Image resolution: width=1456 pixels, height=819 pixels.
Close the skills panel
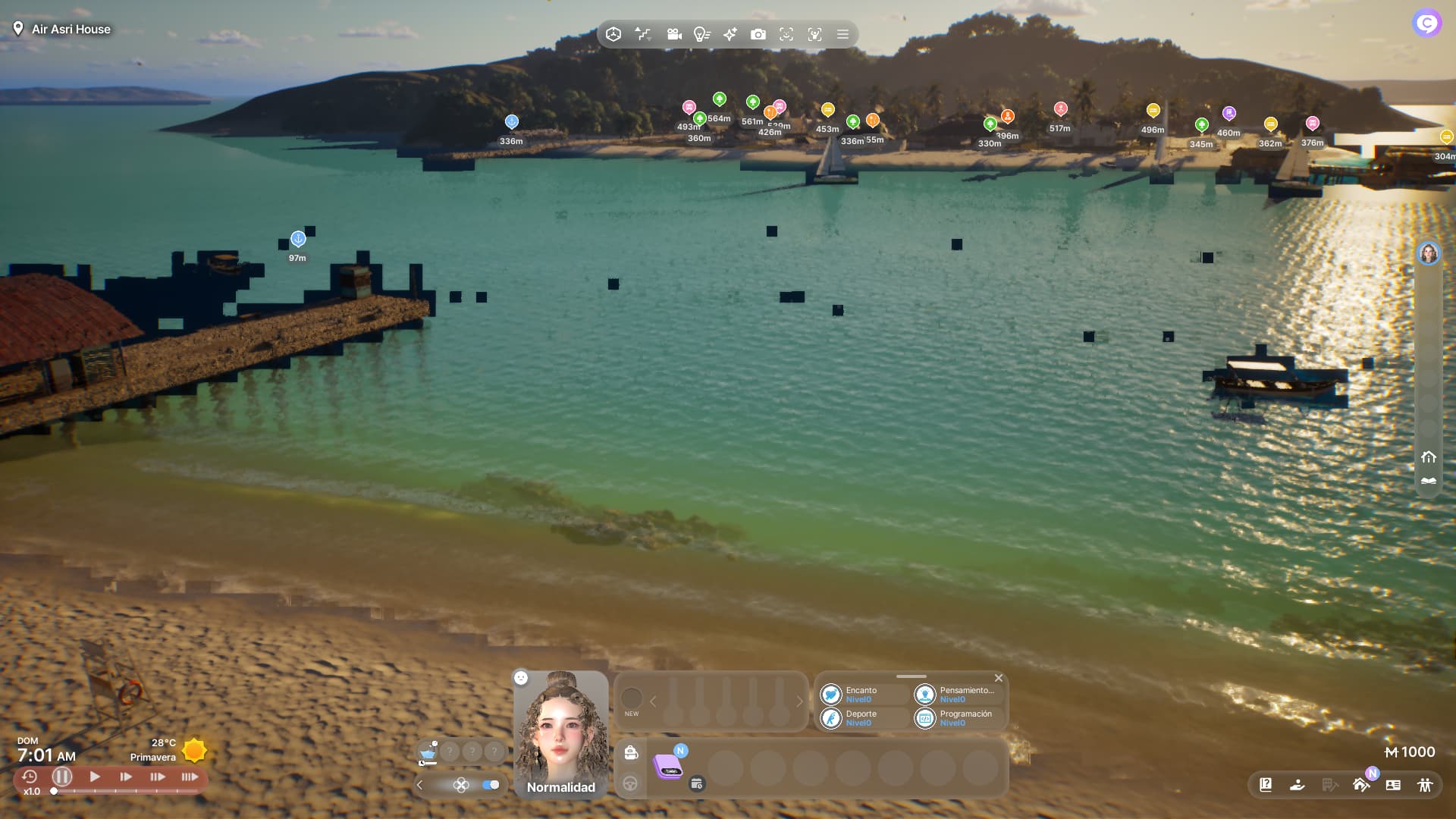(x=999, y=678)
